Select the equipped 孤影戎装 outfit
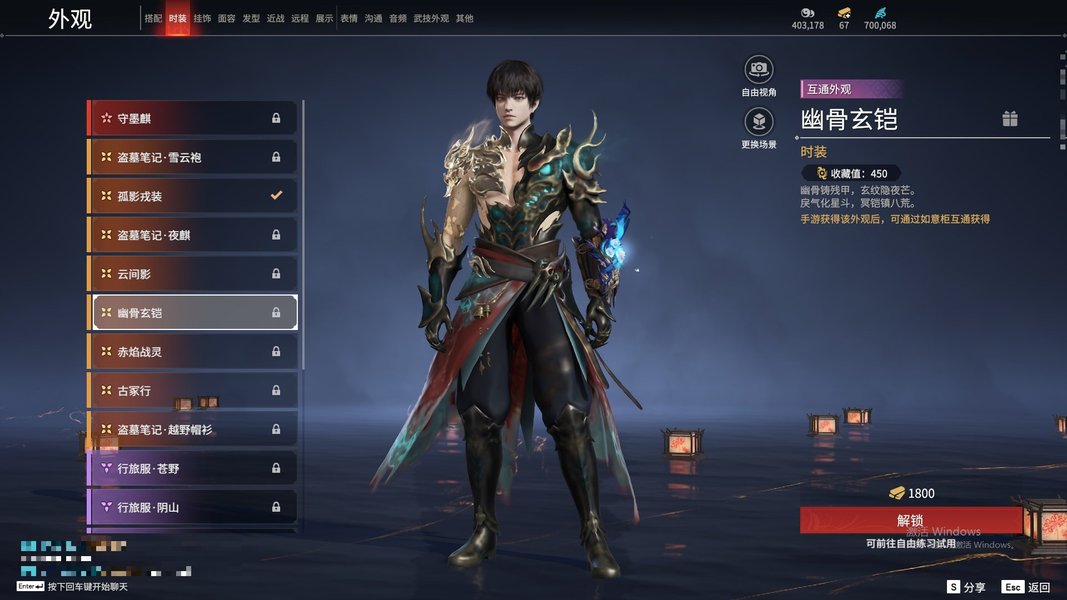The width and height of the screenshot is (1067, 600). tap(192, 196)
